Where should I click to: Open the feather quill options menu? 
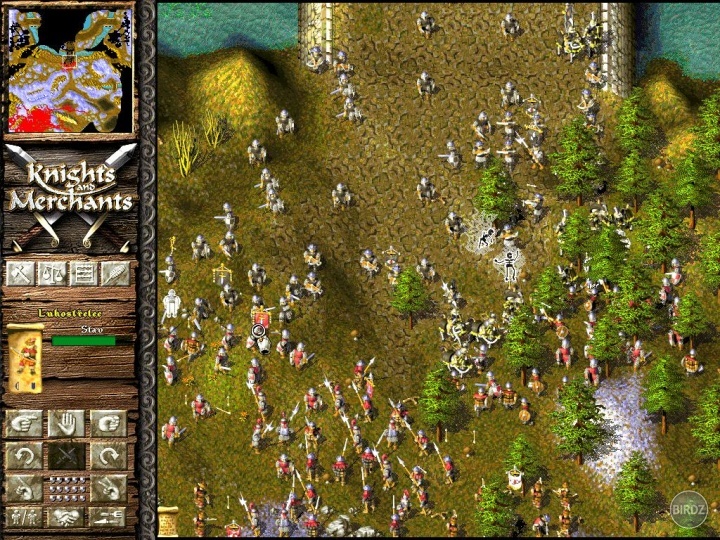pyautogui.click(x=115, y=273)
